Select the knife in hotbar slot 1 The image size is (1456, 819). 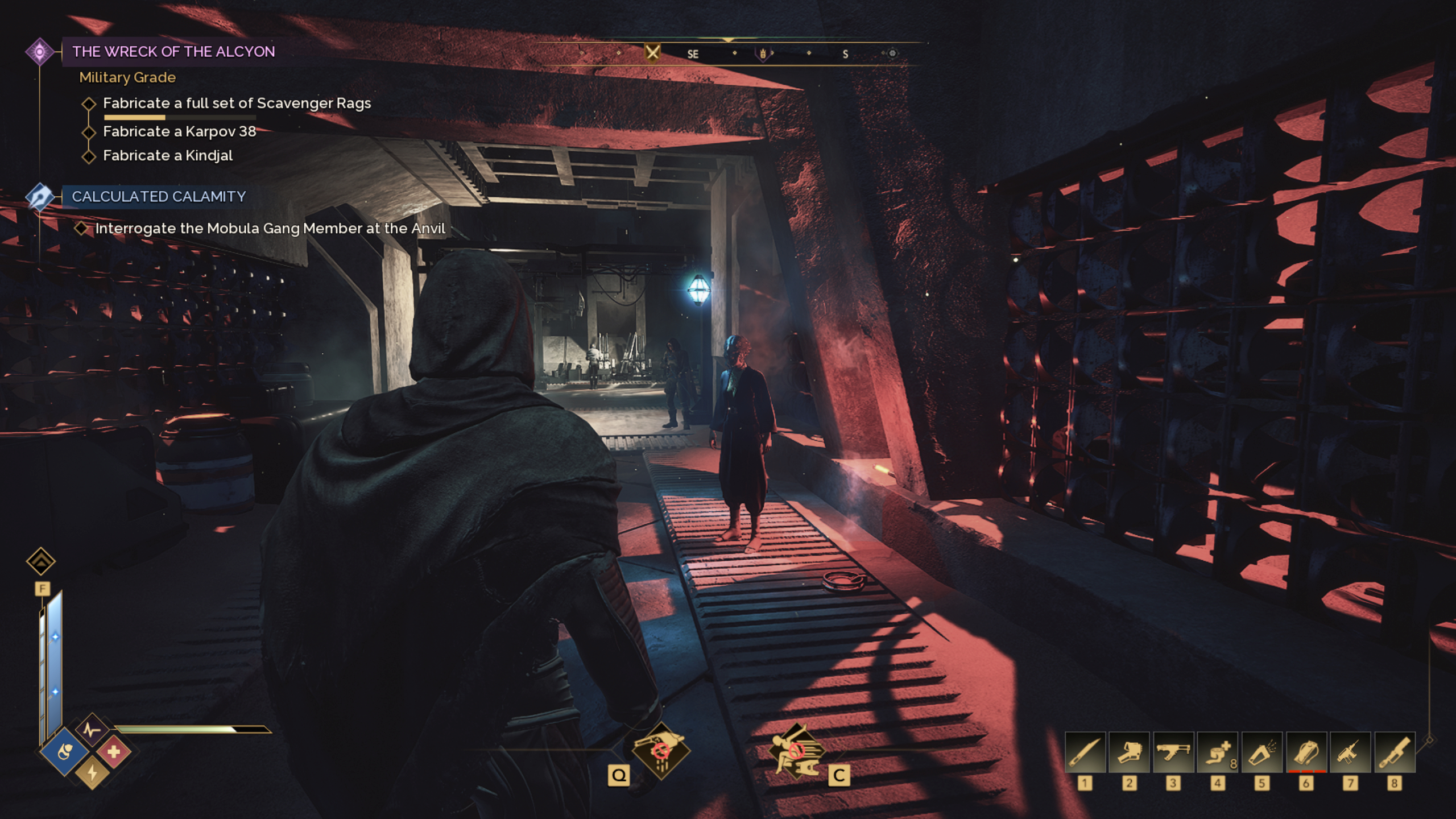point(1085,752)
